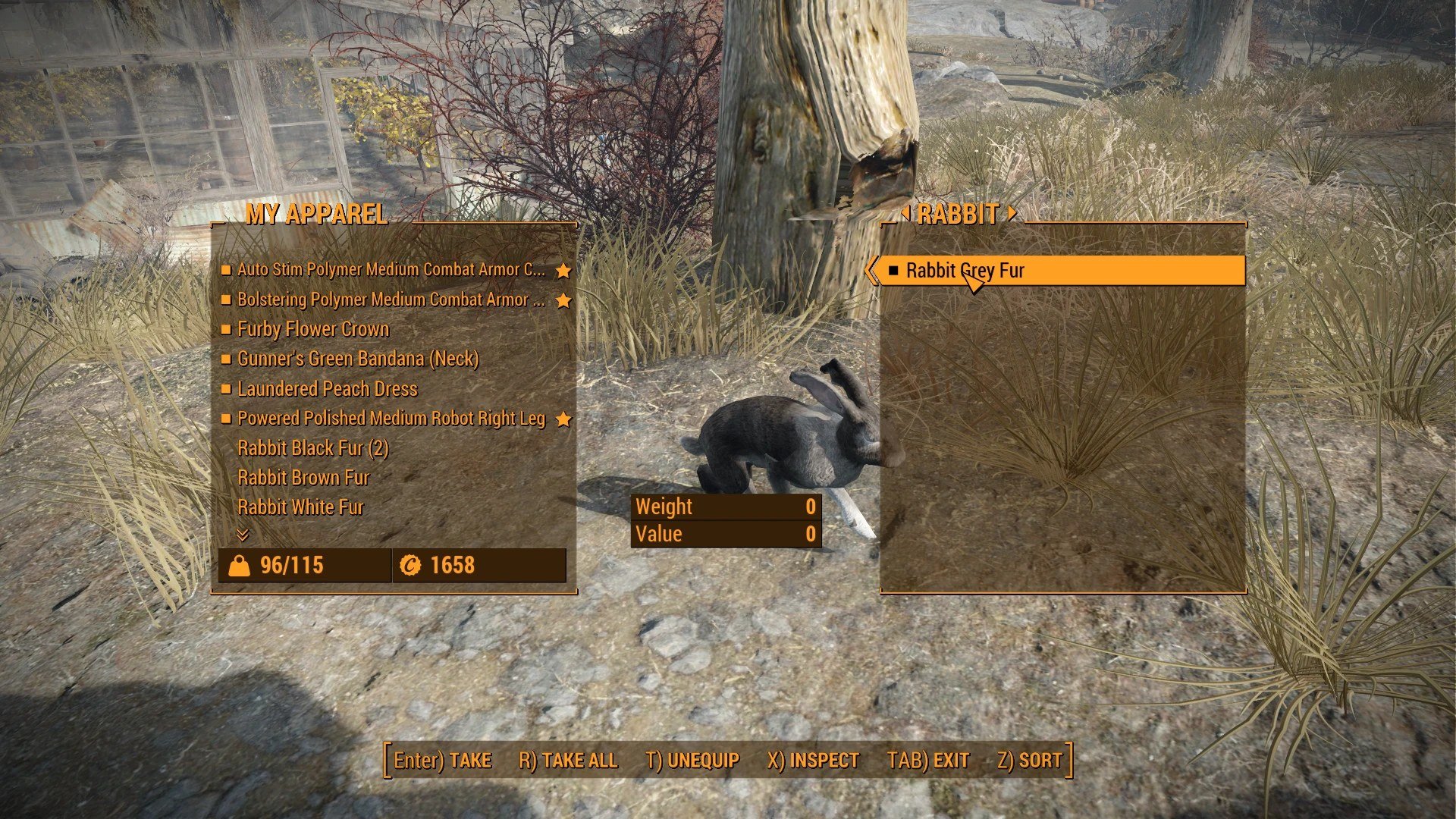1456x819 pixels.
Task: Choose the Laundered Peach Dress
Action: click(x=327, y=389)
